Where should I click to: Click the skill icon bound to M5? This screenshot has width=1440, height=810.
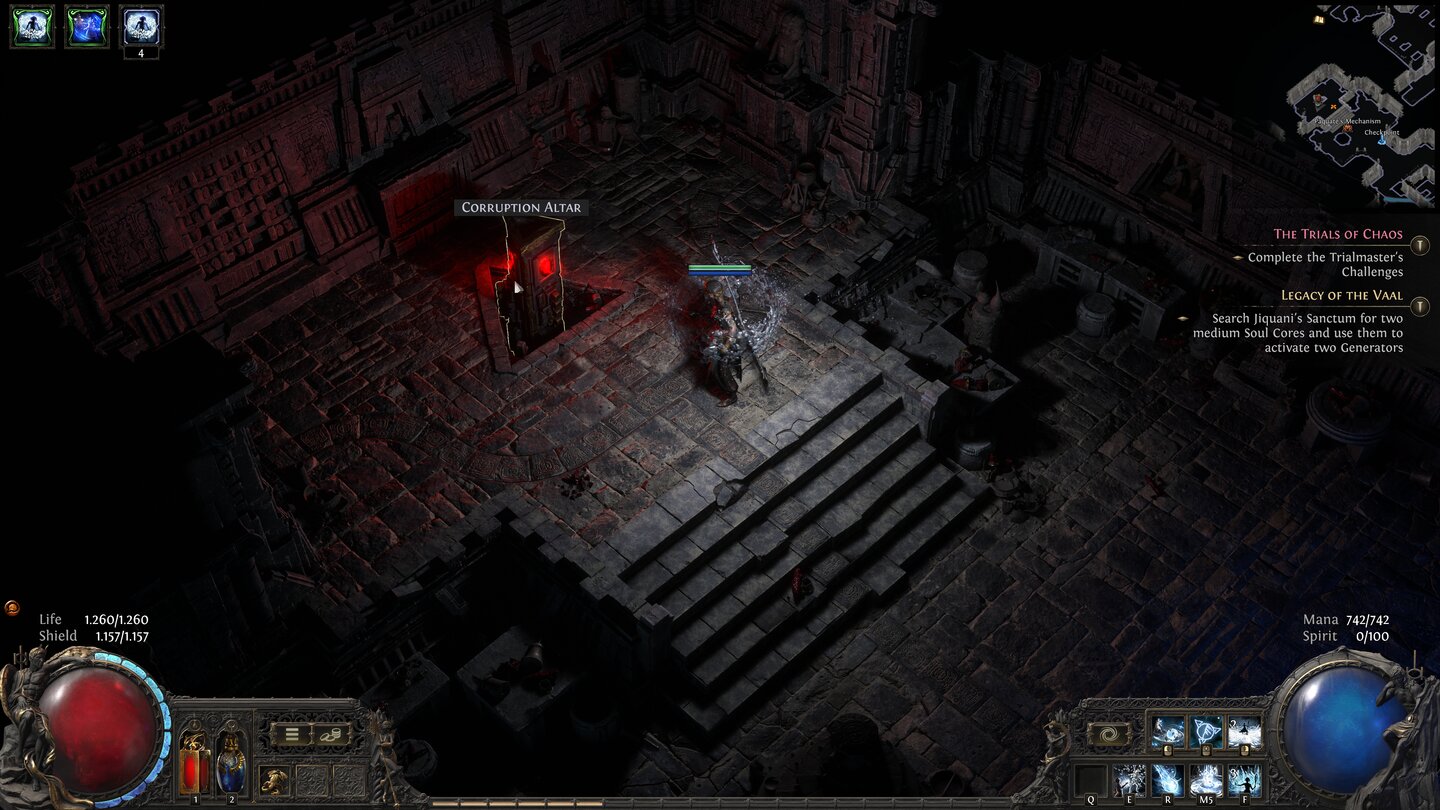pyautogui.click(x=1206, y=778)
